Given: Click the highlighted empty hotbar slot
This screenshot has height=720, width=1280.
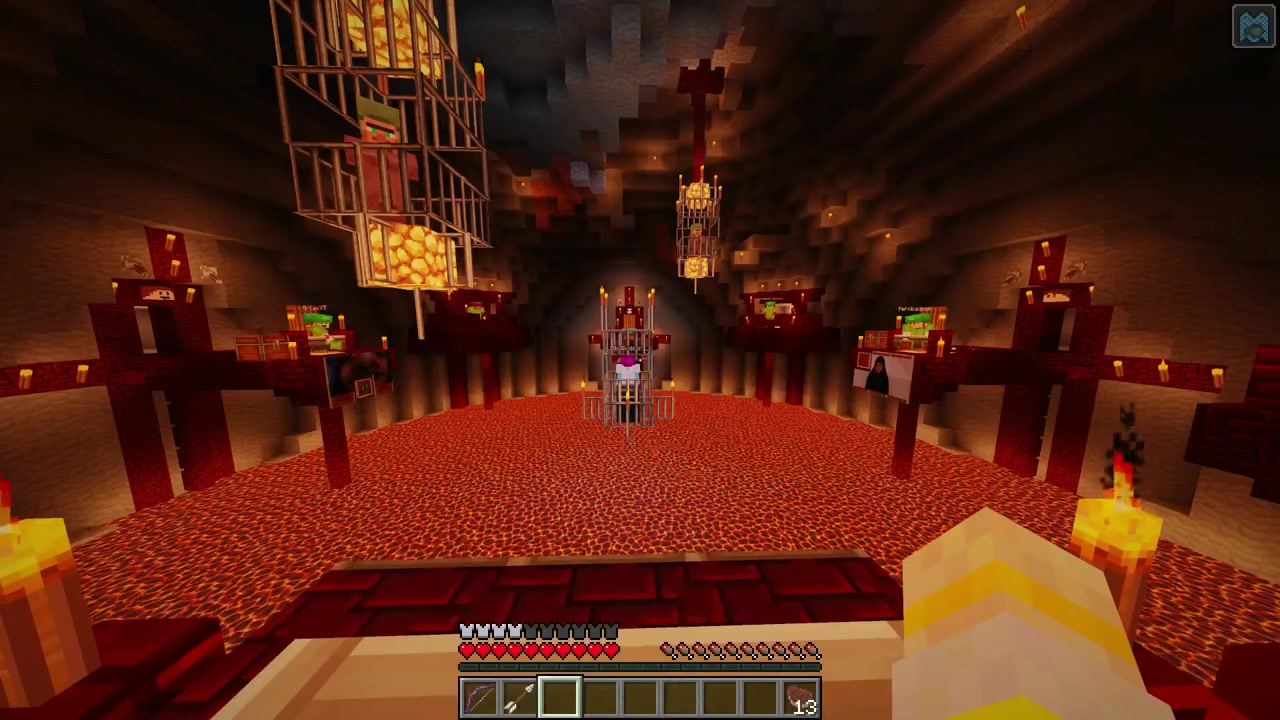Looking at the screenshot, I should pos(560,698).
